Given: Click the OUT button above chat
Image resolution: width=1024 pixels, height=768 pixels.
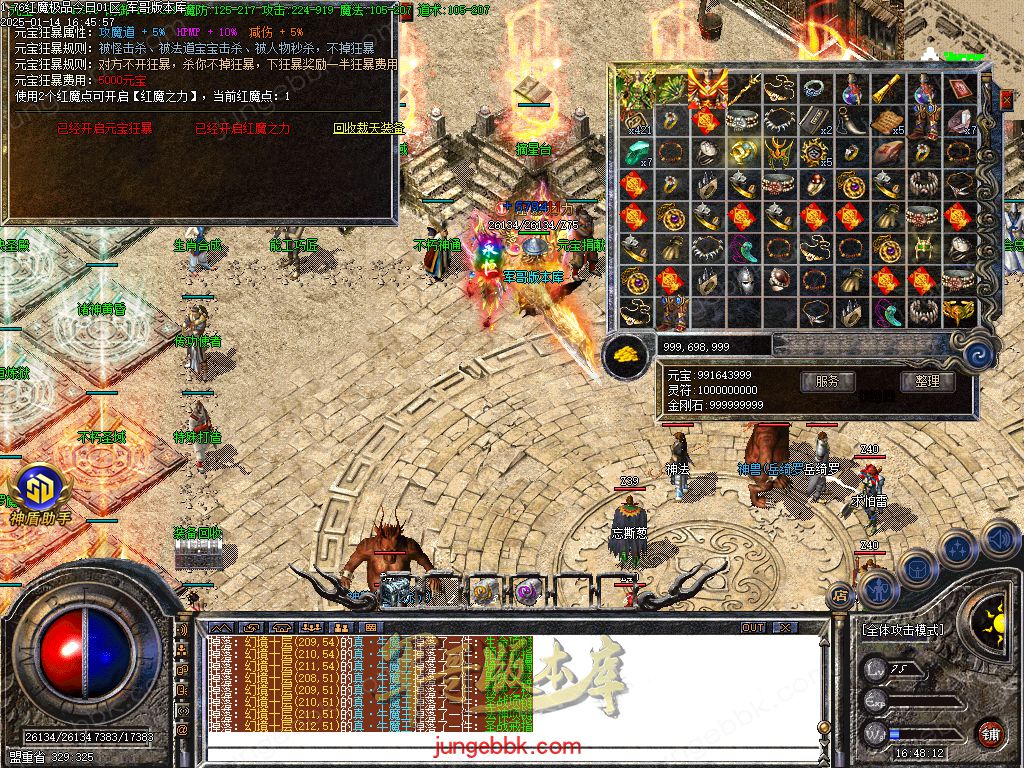Looking at the screenshot, I should coord(753,628).
